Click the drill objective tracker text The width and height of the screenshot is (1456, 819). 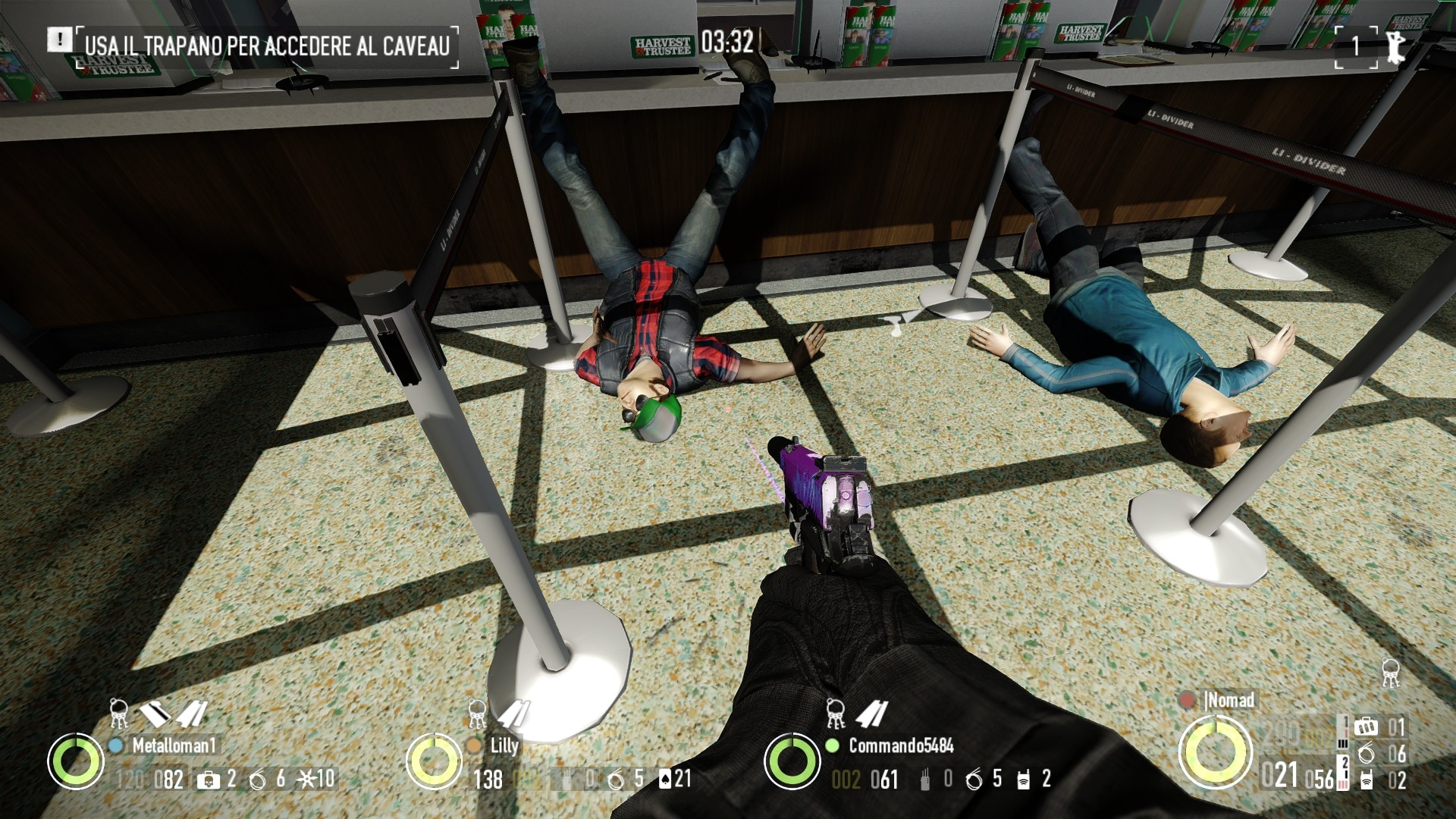pos(267,45)
